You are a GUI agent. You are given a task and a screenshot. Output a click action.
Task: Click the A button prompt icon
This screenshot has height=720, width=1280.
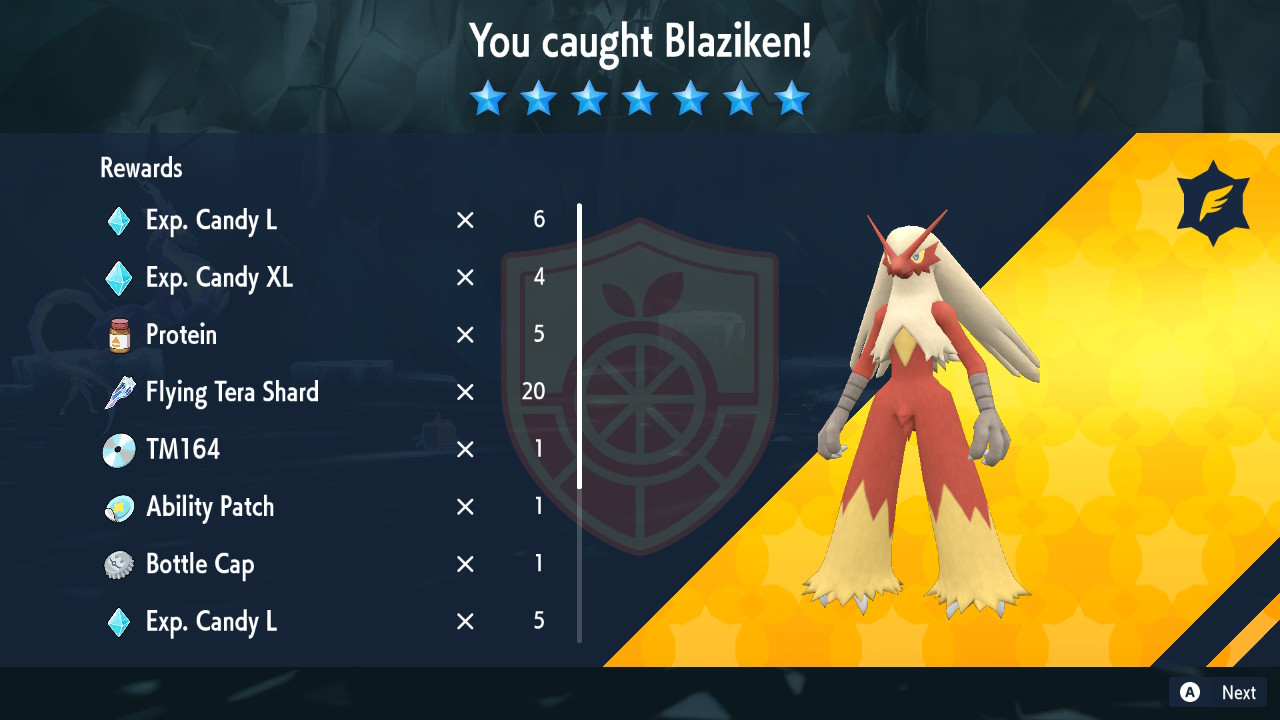pyautogui.click(x=1187, y=692)
